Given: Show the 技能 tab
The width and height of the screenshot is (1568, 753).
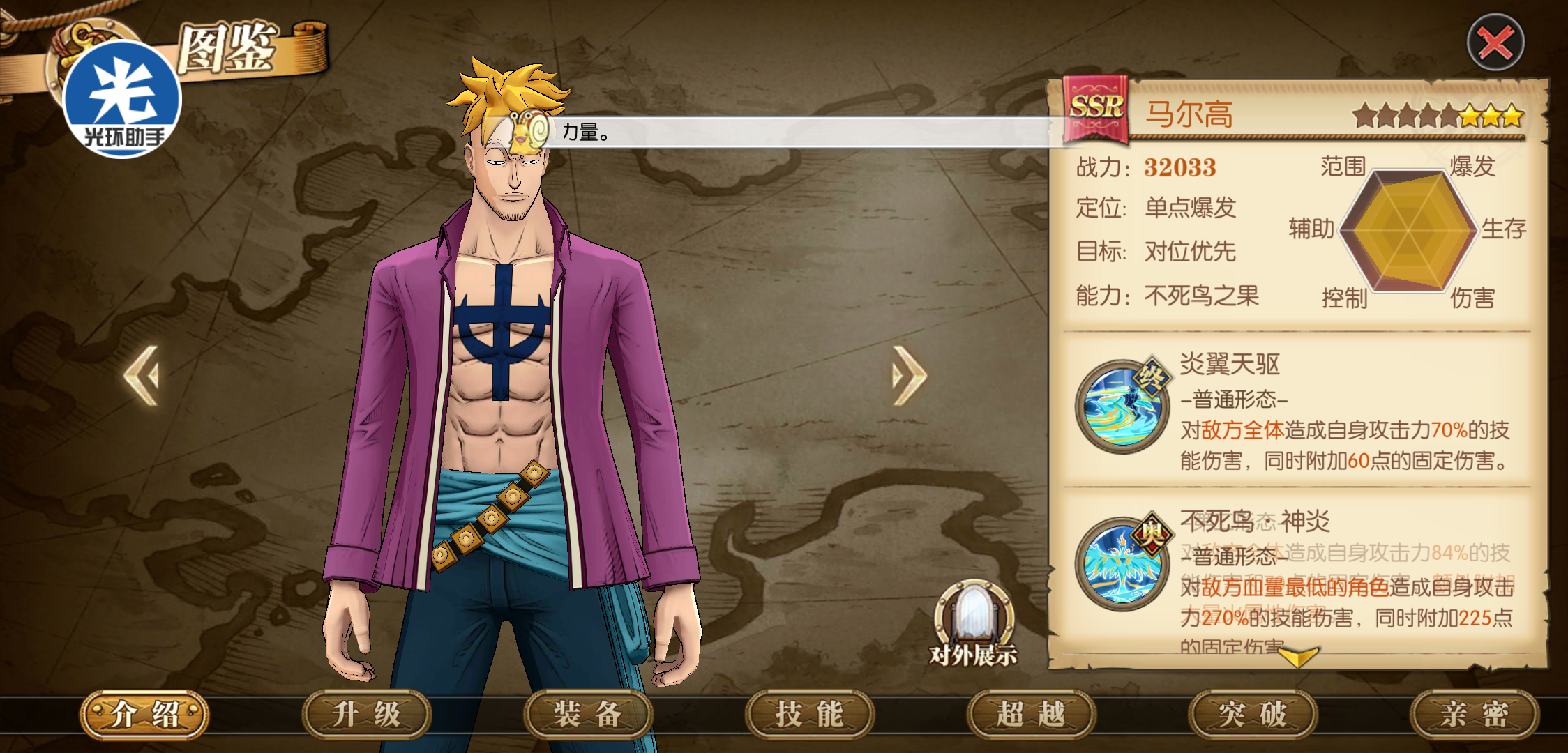Looking at the screenshot, I should tap(809, 715).
